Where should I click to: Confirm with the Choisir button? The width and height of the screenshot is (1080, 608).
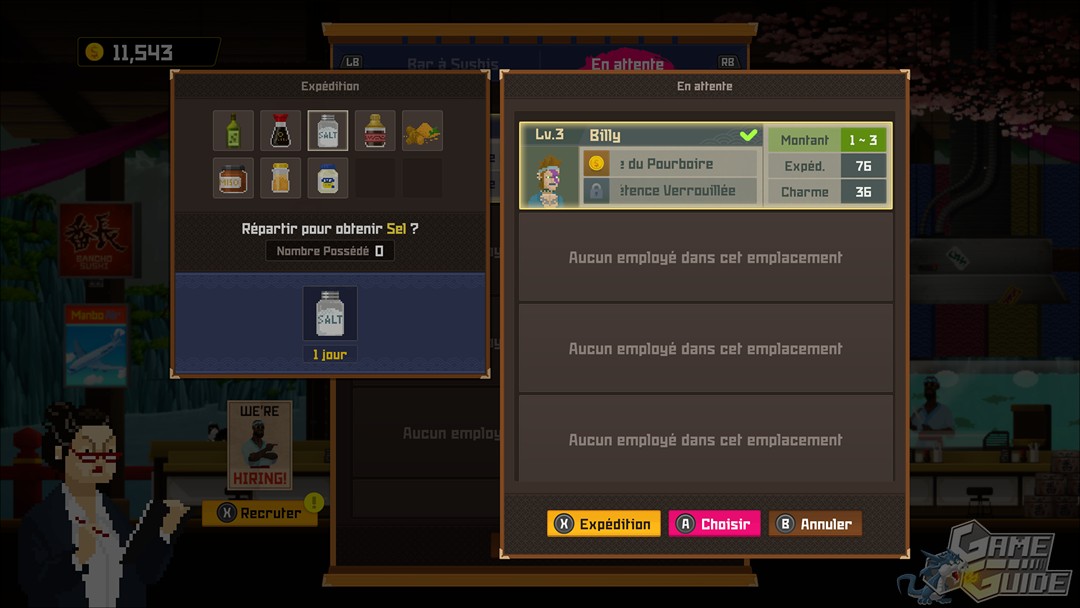pyautogui.click(x=714, y=524)
